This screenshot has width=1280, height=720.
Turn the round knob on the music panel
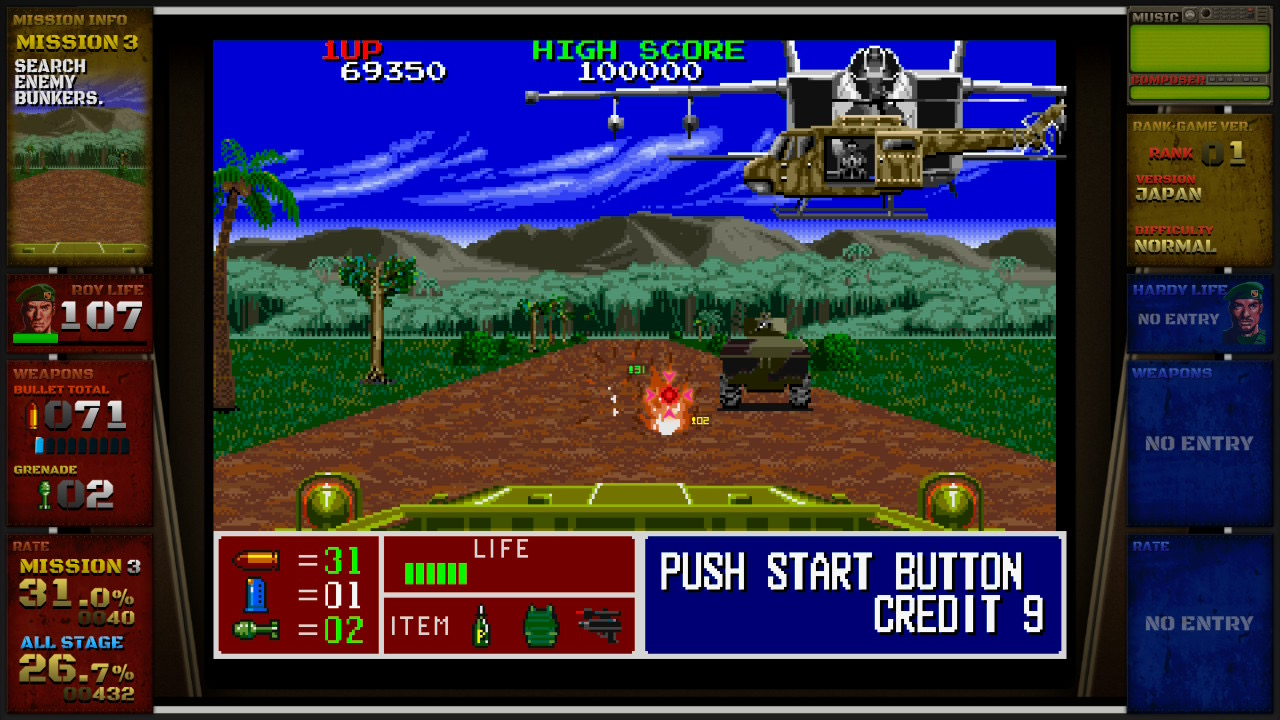coord(1206,15)
